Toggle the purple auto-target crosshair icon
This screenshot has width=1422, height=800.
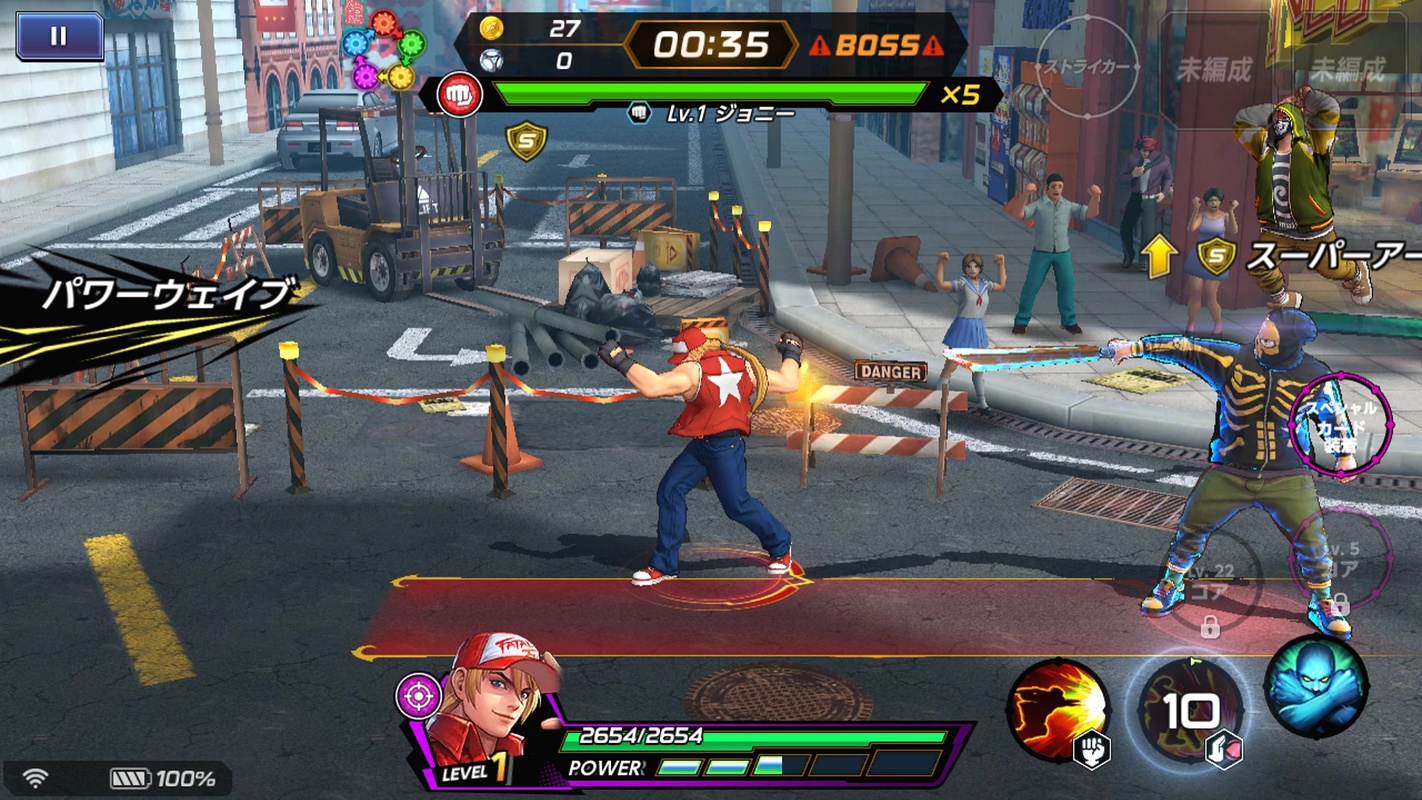pyautogui.click(x=419, y=695)
